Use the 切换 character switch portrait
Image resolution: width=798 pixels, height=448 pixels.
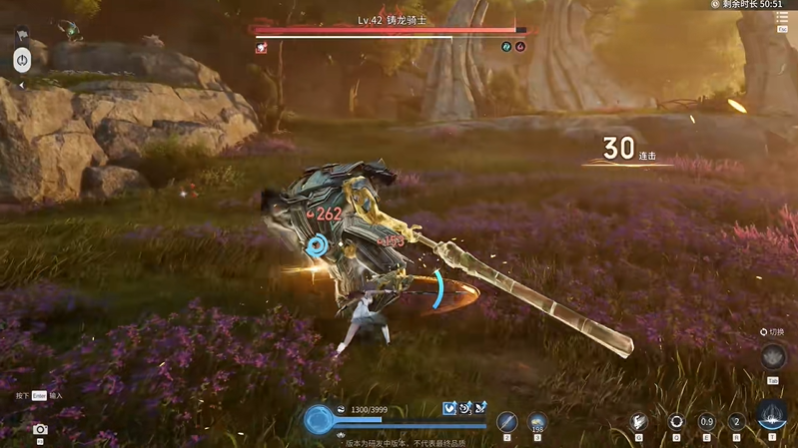[x=773, y=357]
